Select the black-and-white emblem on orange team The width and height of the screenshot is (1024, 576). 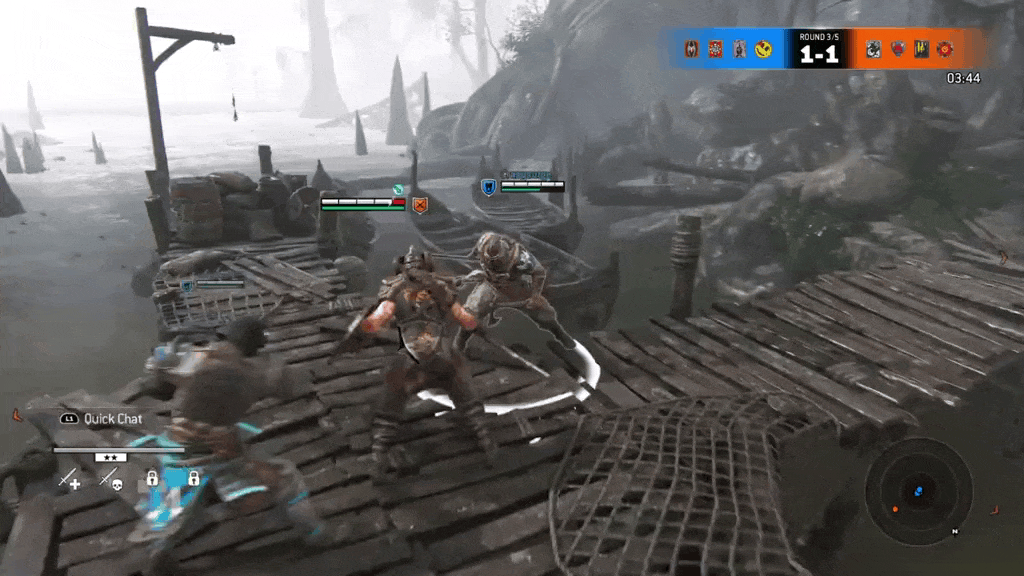[x=873, y=48]
